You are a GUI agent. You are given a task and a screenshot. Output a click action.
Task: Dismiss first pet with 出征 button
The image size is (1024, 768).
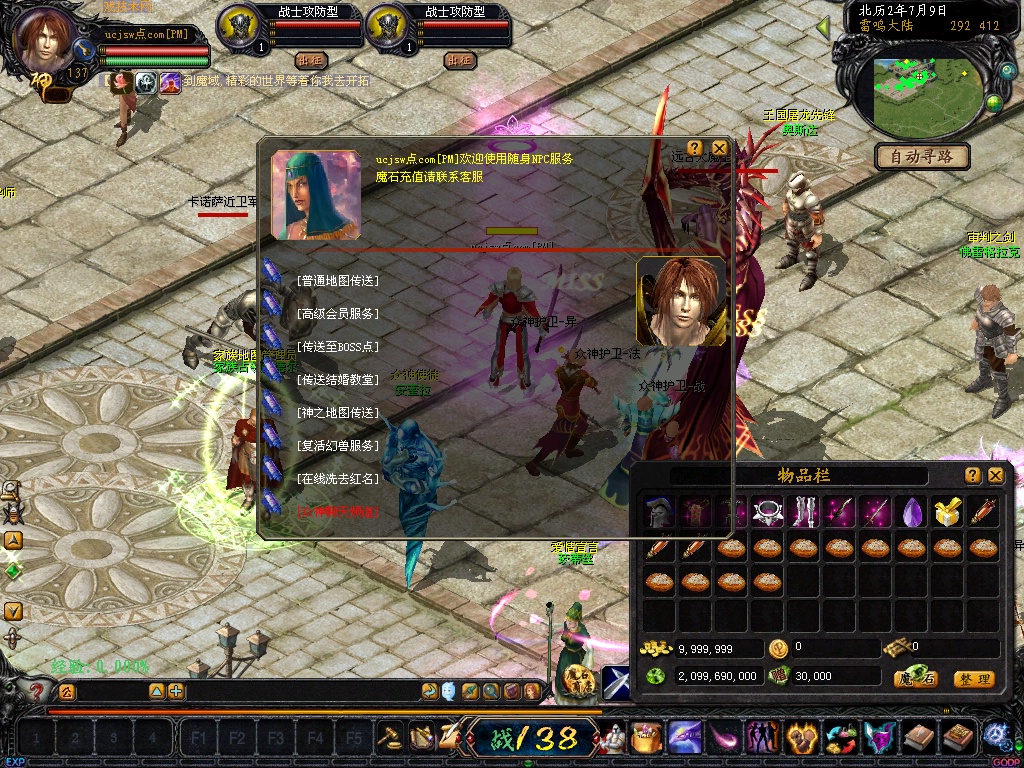311,60
